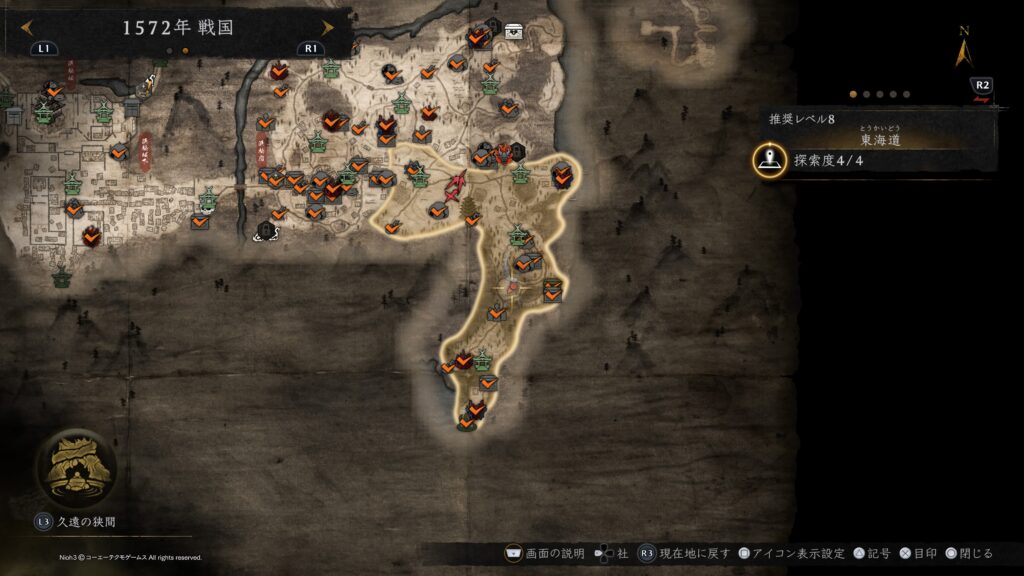Click the 閉じる close option
1024x576 pixels.
(967, 553)
